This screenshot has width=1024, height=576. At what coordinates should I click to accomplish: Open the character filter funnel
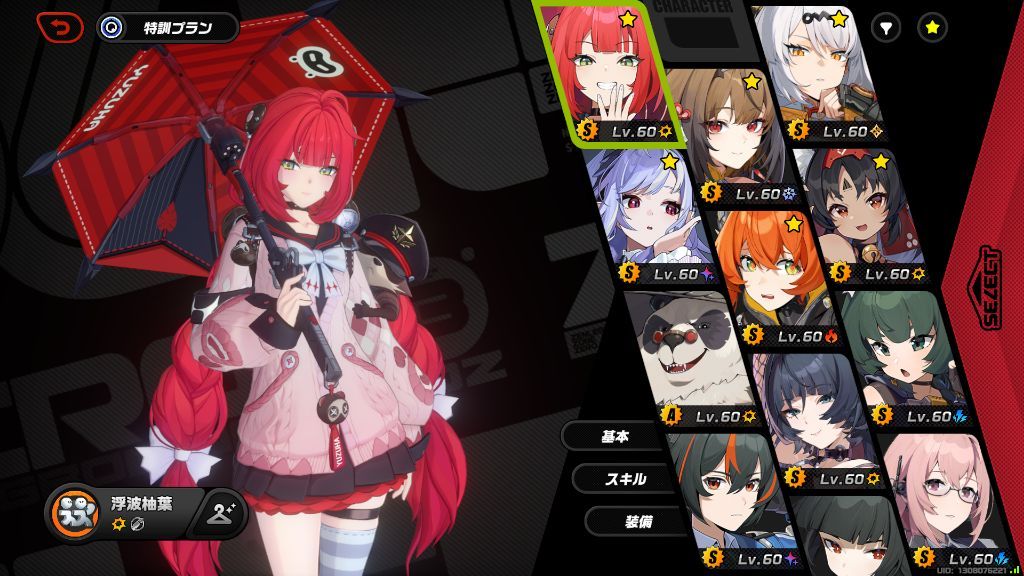click(x=885, y=28)
